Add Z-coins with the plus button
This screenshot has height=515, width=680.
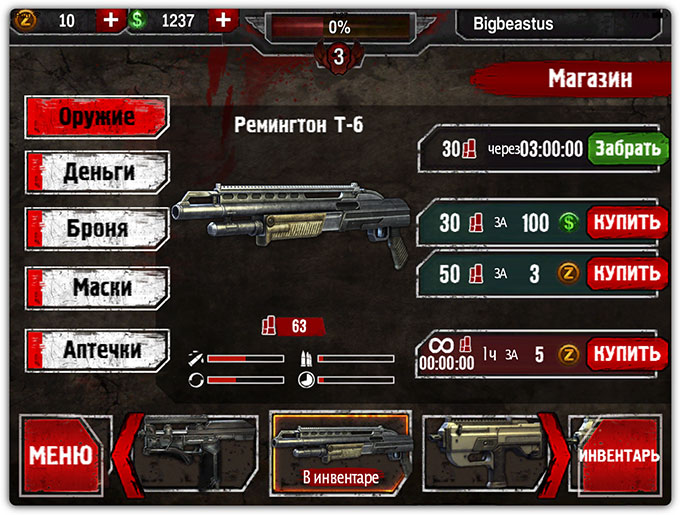click(110, 20)
